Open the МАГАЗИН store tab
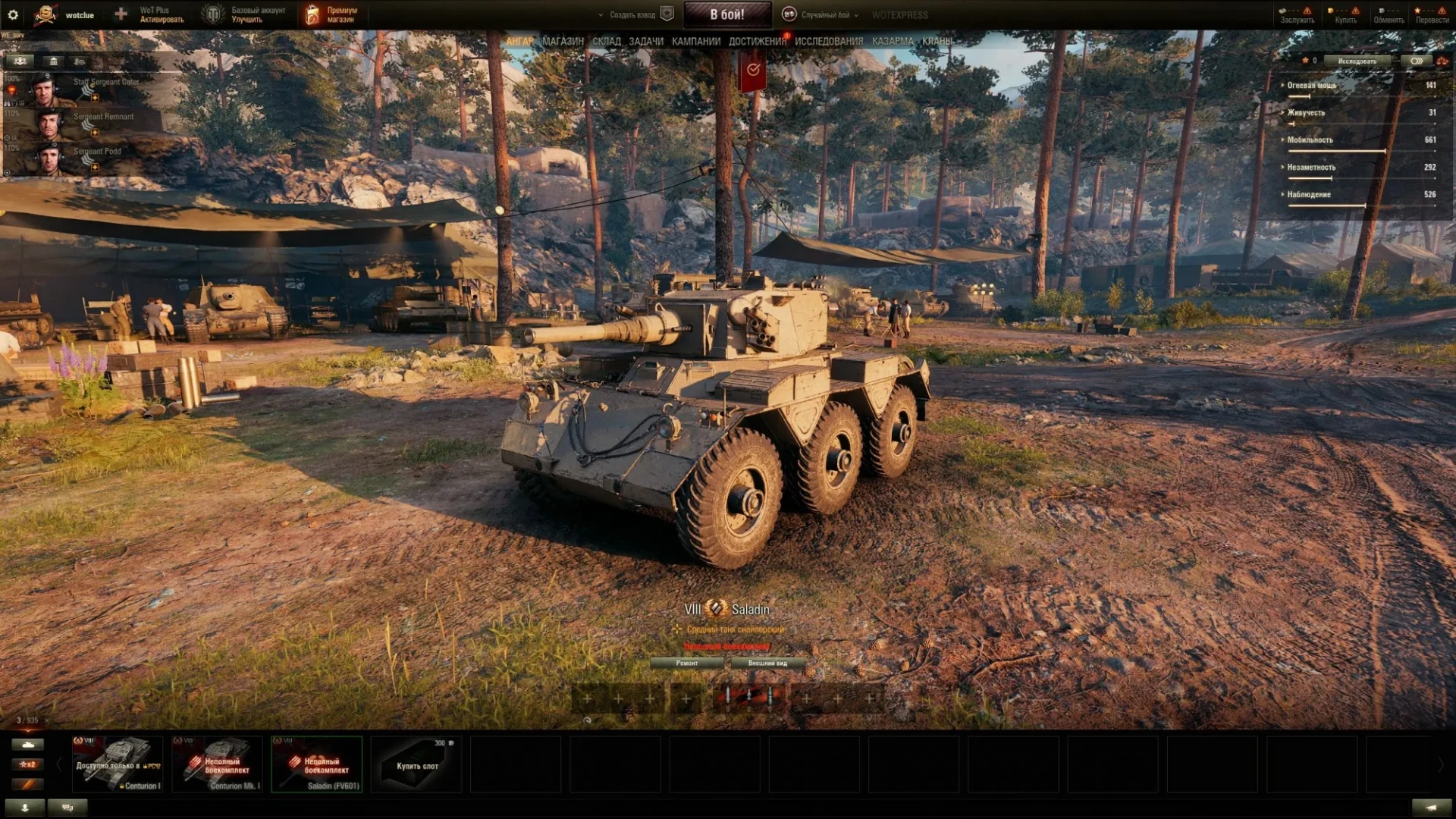This screenshot has width=1456, height=819. tap(563, 42)
